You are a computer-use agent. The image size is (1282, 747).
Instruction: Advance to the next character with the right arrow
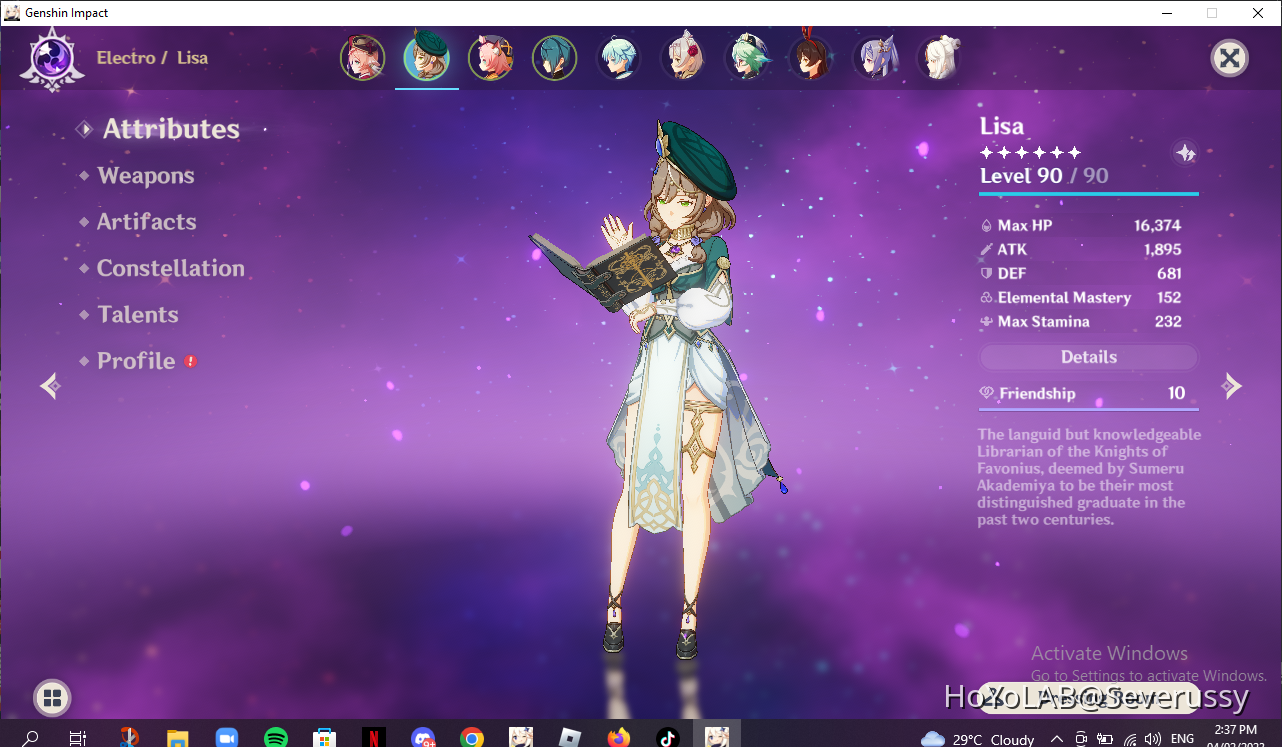pyautogui.click(x=1232, y=386)
